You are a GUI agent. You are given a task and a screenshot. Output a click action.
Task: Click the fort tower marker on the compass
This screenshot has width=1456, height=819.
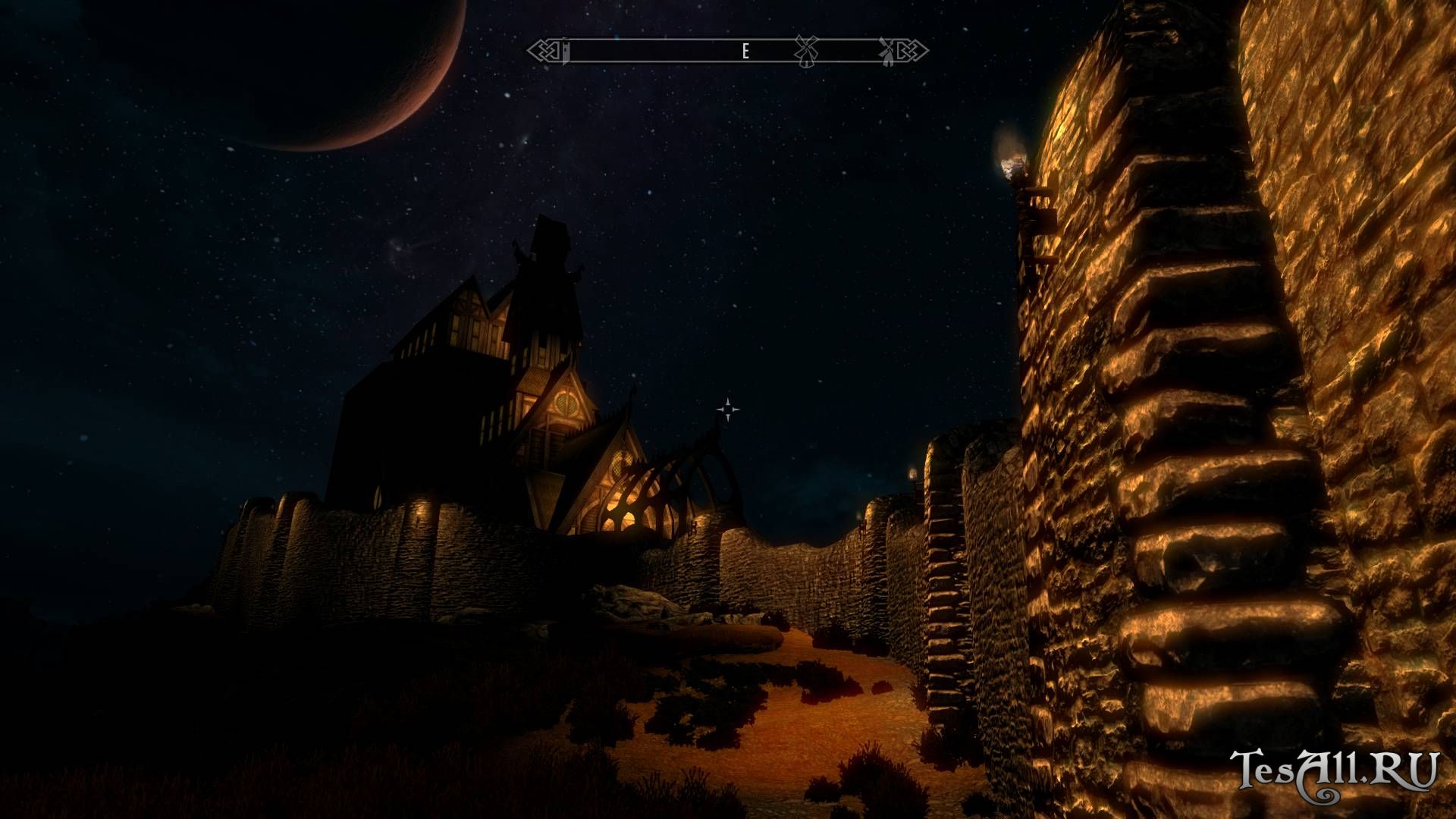click(565, 52)
